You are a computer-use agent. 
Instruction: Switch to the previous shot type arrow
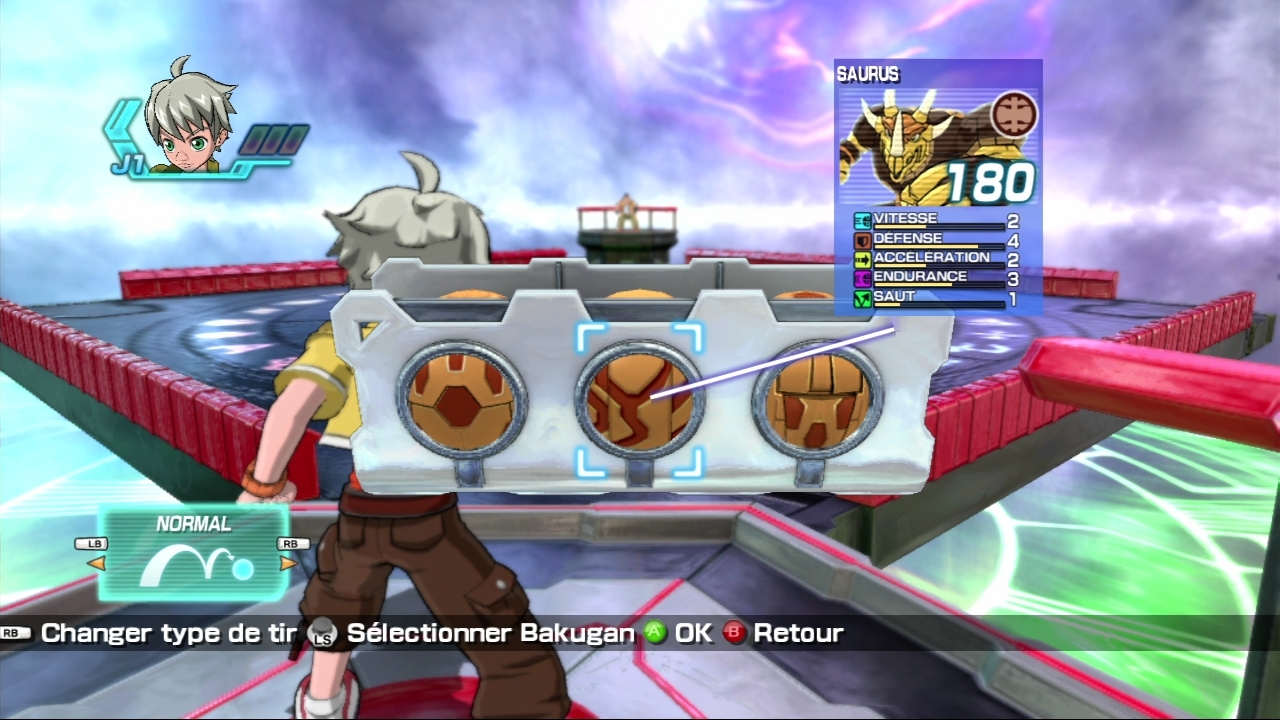coord(95,563)
